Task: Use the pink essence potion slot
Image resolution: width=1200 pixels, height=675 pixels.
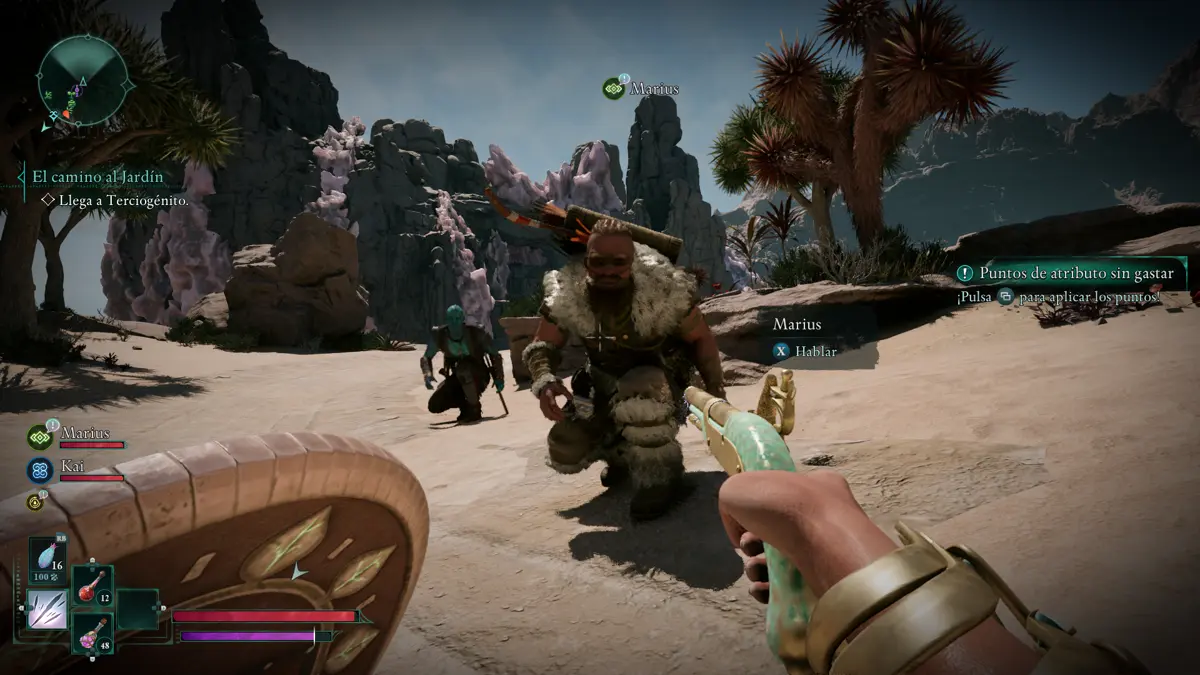Action: pos(93,634)
